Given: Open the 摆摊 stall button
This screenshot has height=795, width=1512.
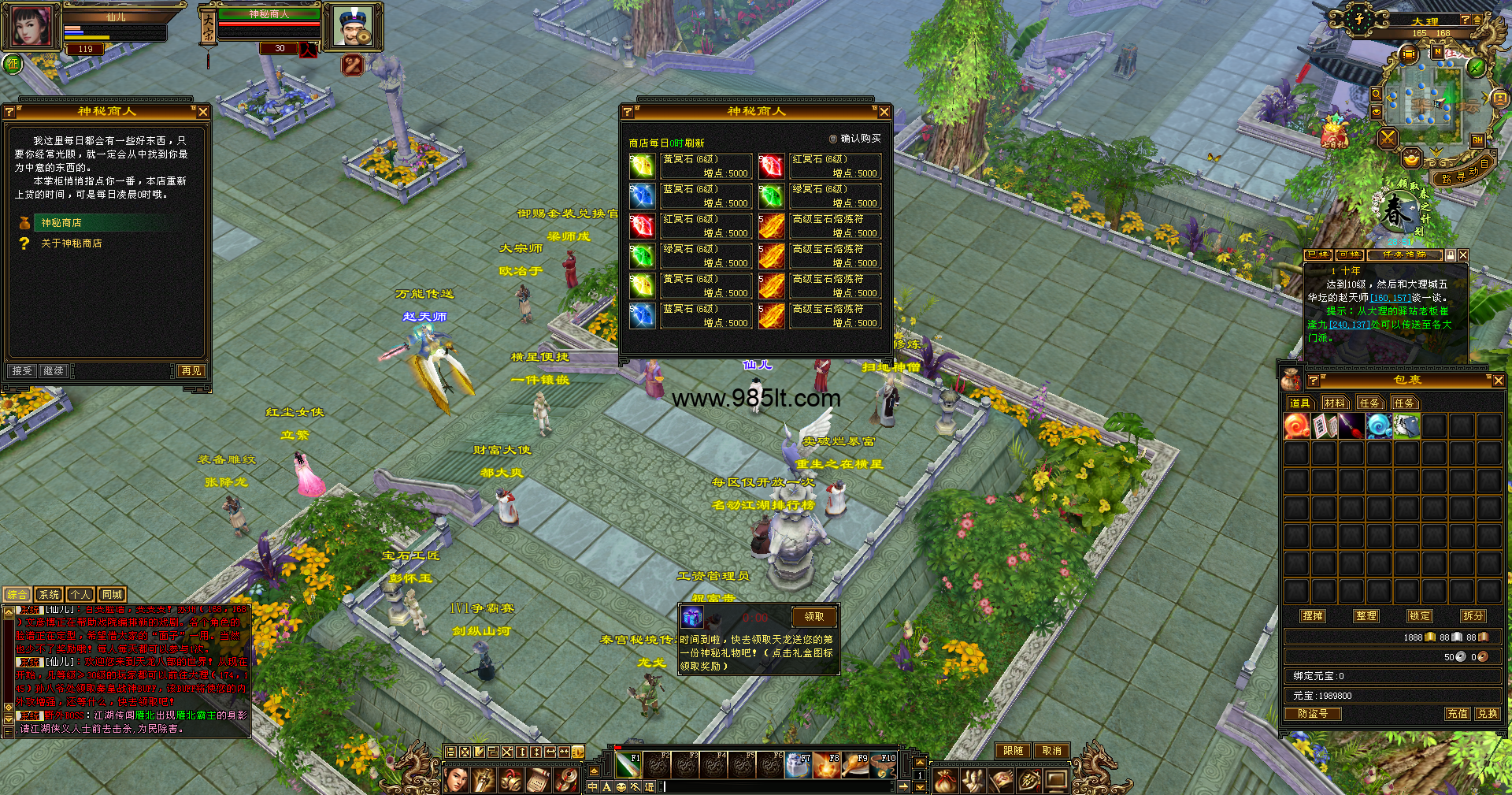Looking at the screenshot, I should tap(1313, 616).
